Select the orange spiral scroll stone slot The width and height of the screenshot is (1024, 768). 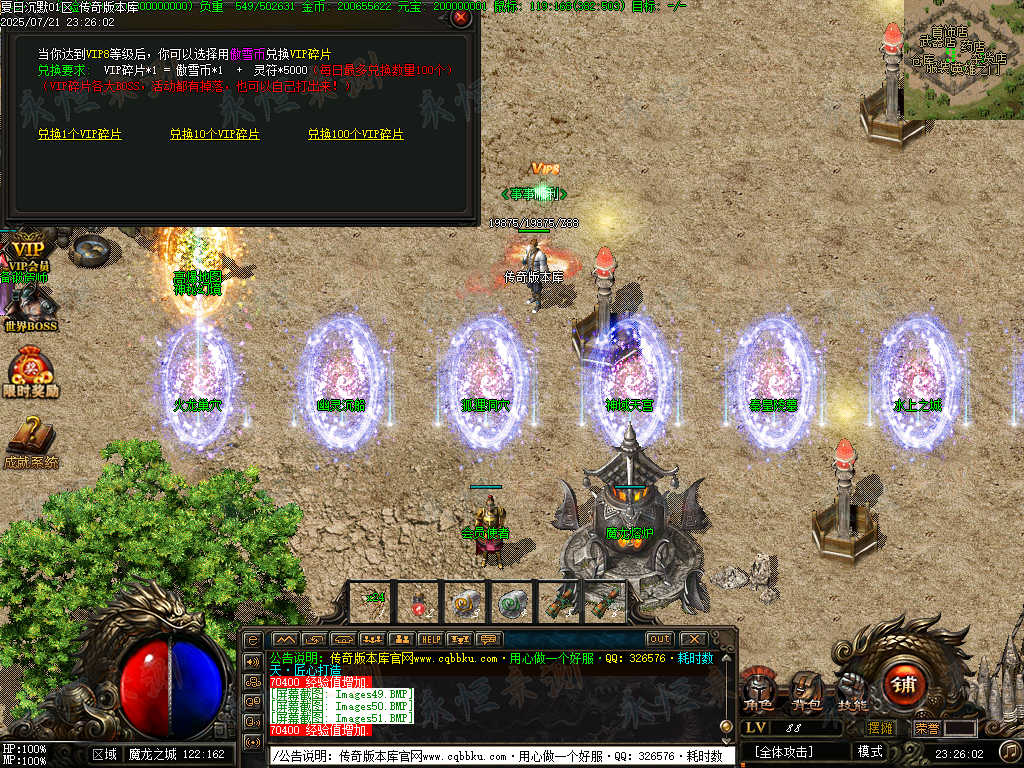pyautogui.click(x=466, y=603)
